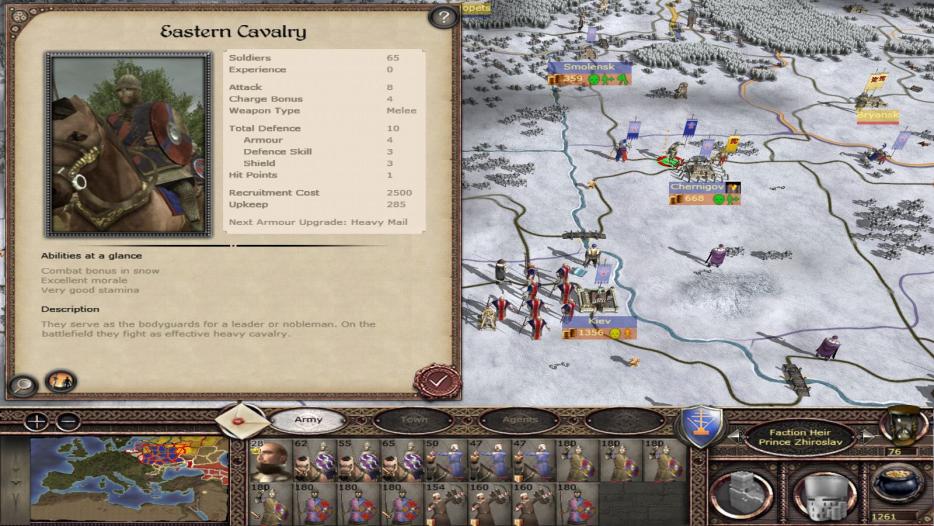Open the Agents tab

pos(519,420)
